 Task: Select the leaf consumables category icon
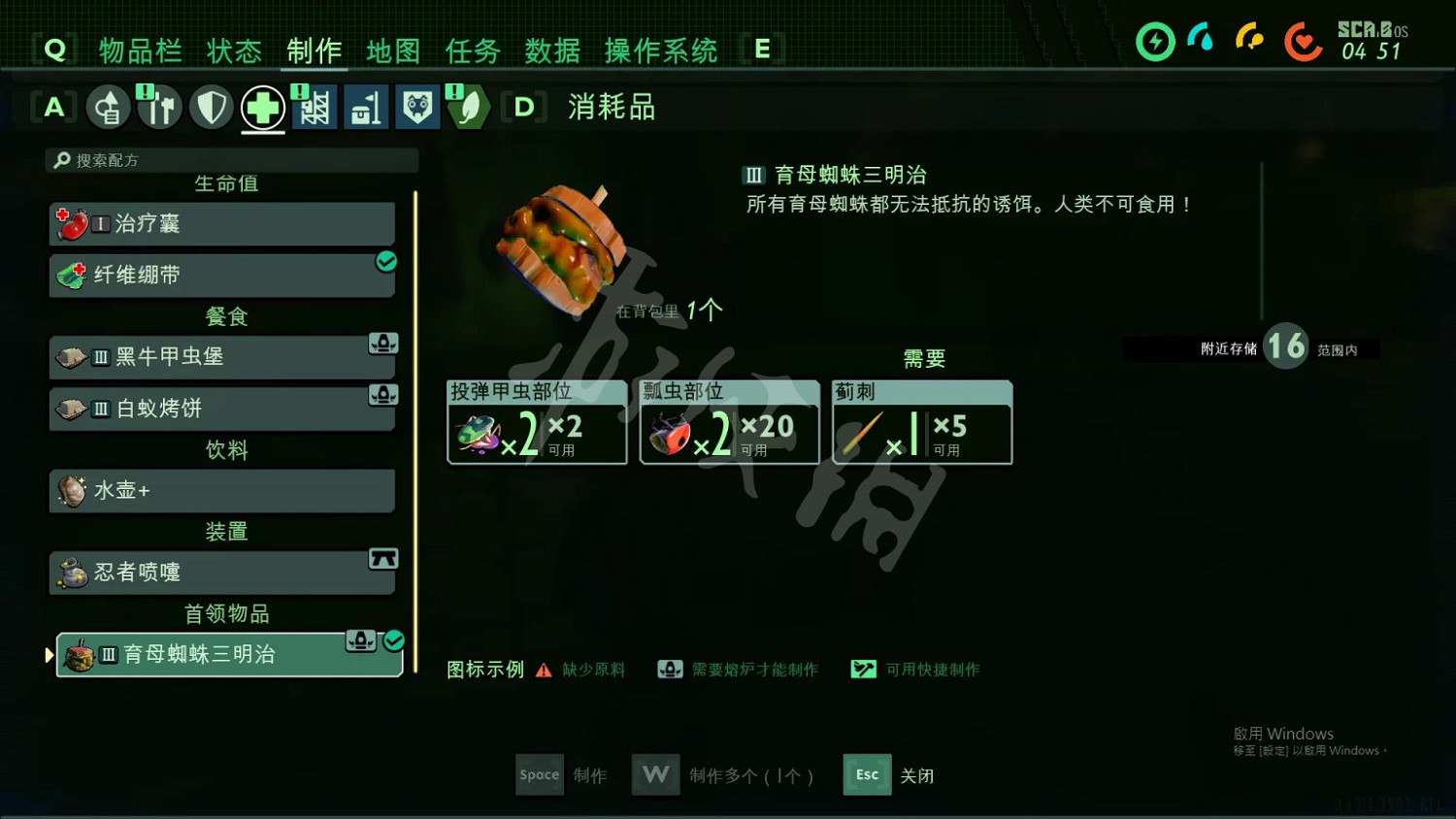[x=469, y=107]
